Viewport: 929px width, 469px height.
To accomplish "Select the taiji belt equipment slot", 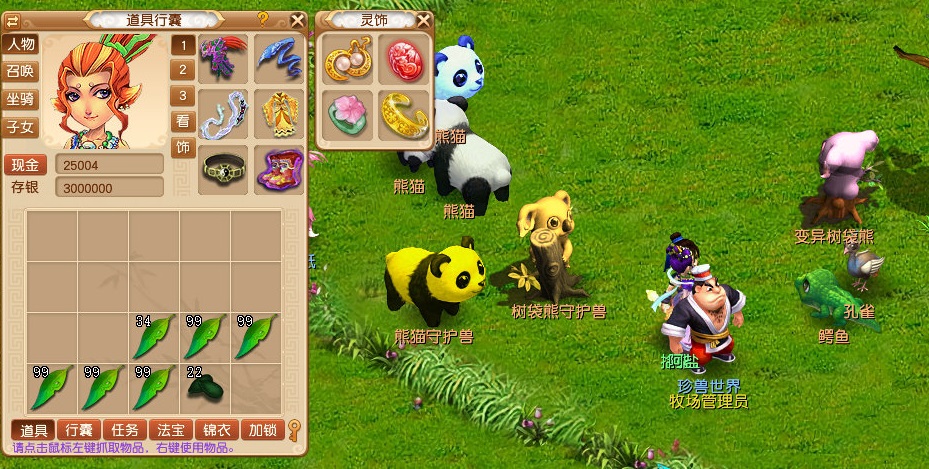I will point(223,169).
